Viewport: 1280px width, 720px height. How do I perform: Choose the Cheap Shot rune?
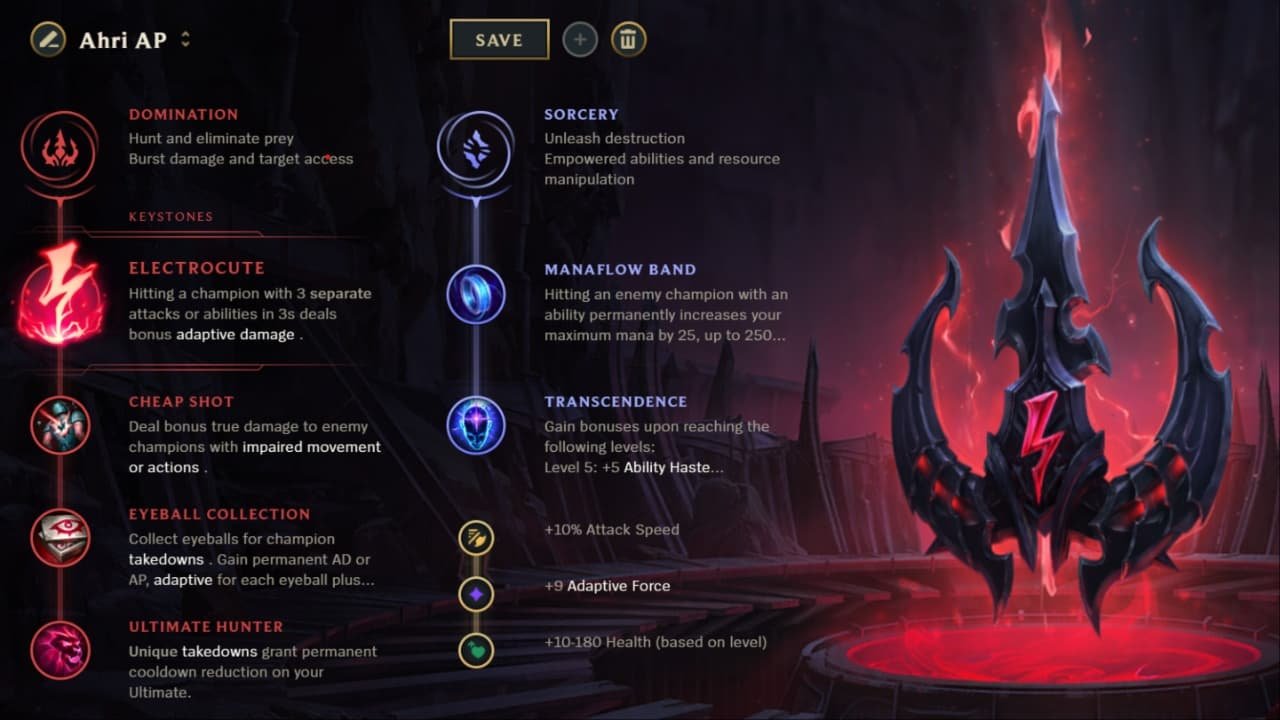pos(60,426)
